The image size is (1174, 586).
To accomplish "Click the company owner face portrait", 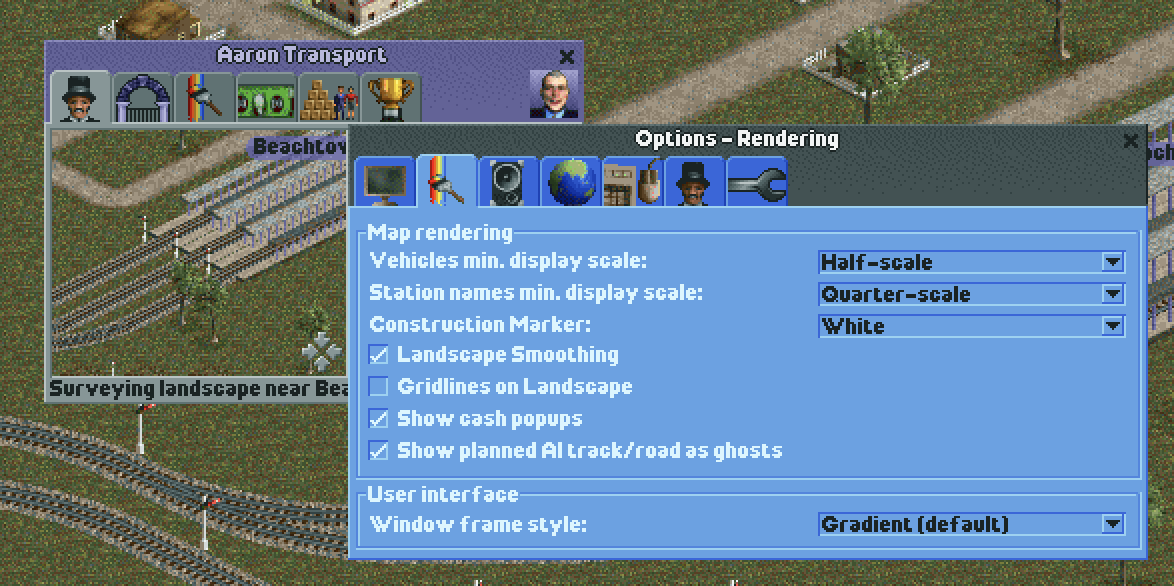I will coord(553,96).
